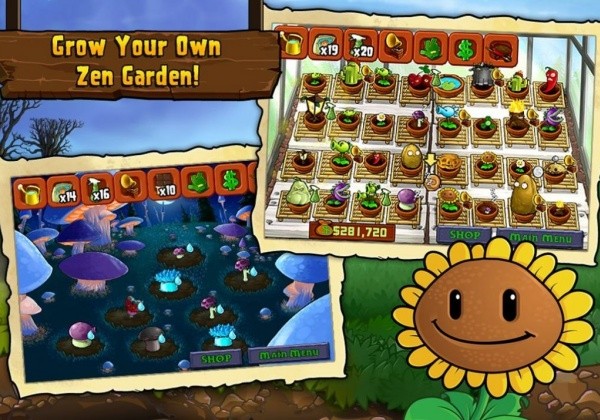Return to Main Menu from the mushroom garden
The height and width of the screenshot is (420, 600).
[x=287, y=353]
